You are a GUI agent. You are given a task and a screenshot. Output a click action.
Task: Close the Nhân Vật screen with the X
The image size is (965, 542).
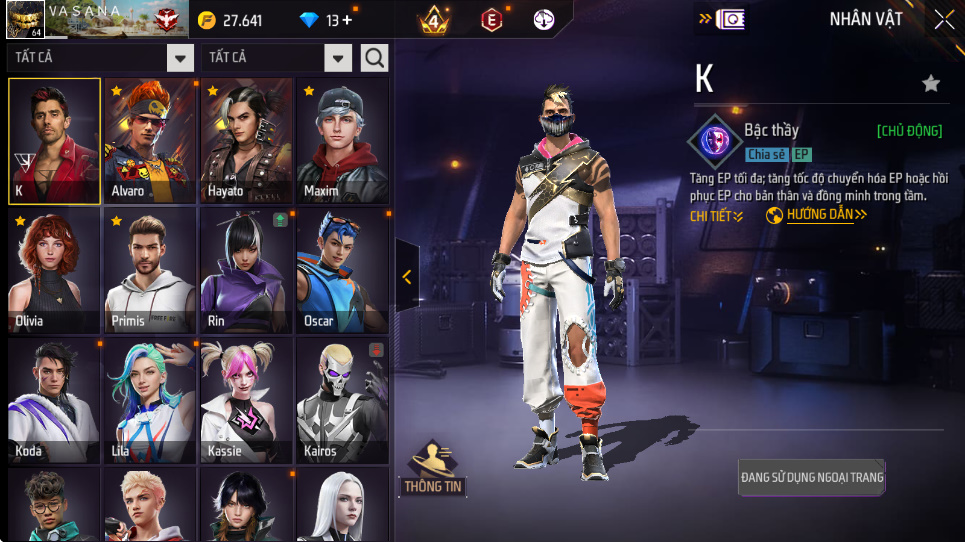click(x=944, y=19)
